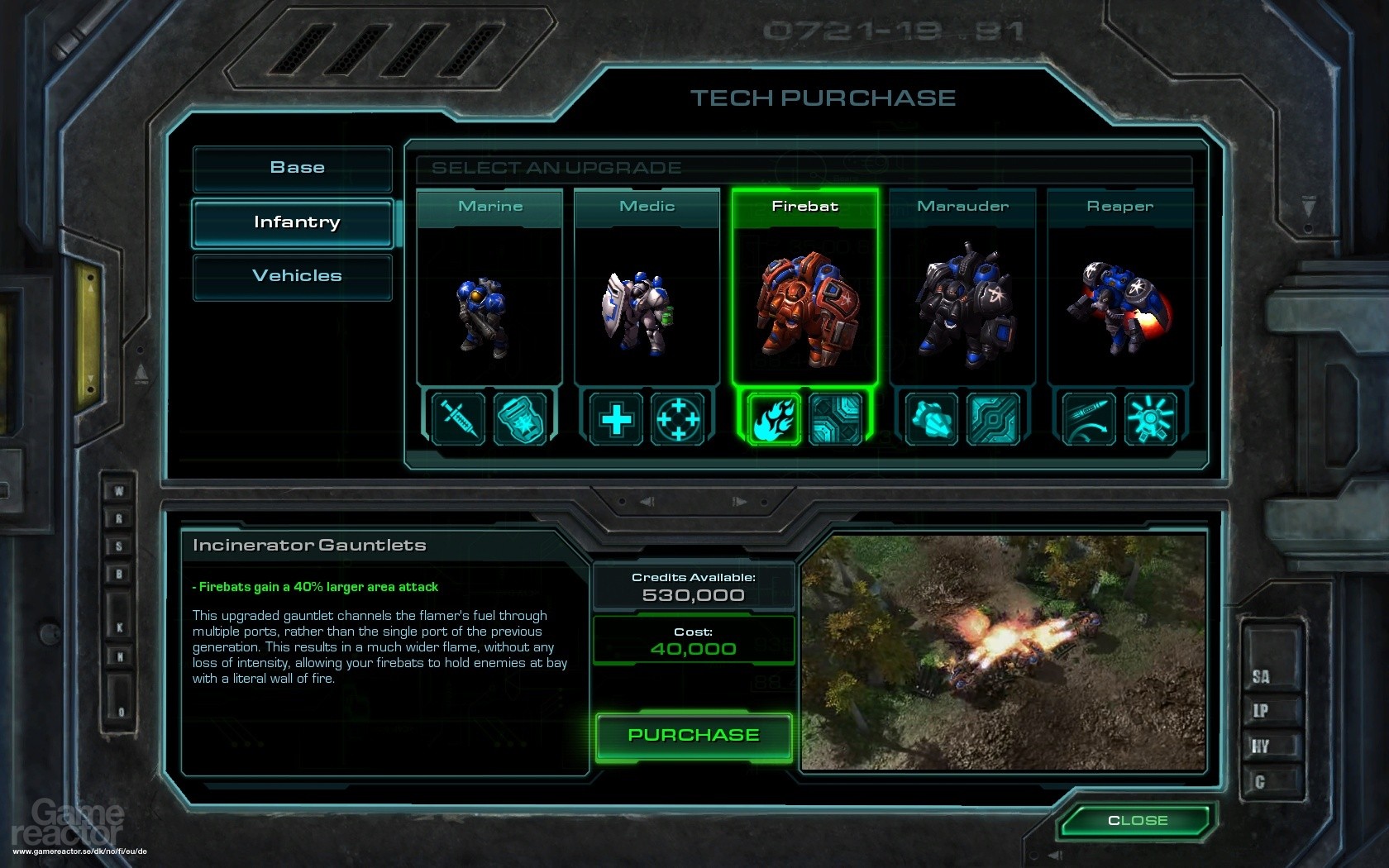The height and width of the screenshot is (868, 1389).
Task: Pick the Firebat unit card
Action: (x=804, y=289)
